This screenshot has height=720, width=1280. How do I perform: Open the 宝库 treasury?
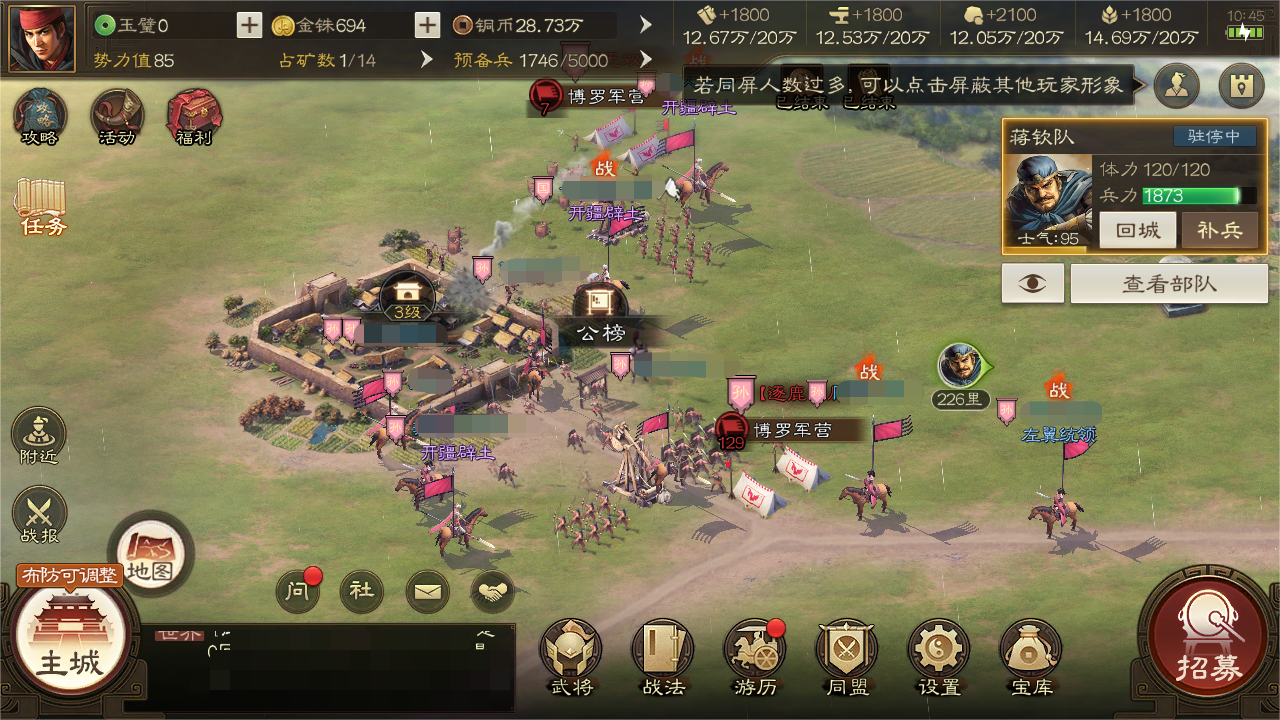[1031, 656]
